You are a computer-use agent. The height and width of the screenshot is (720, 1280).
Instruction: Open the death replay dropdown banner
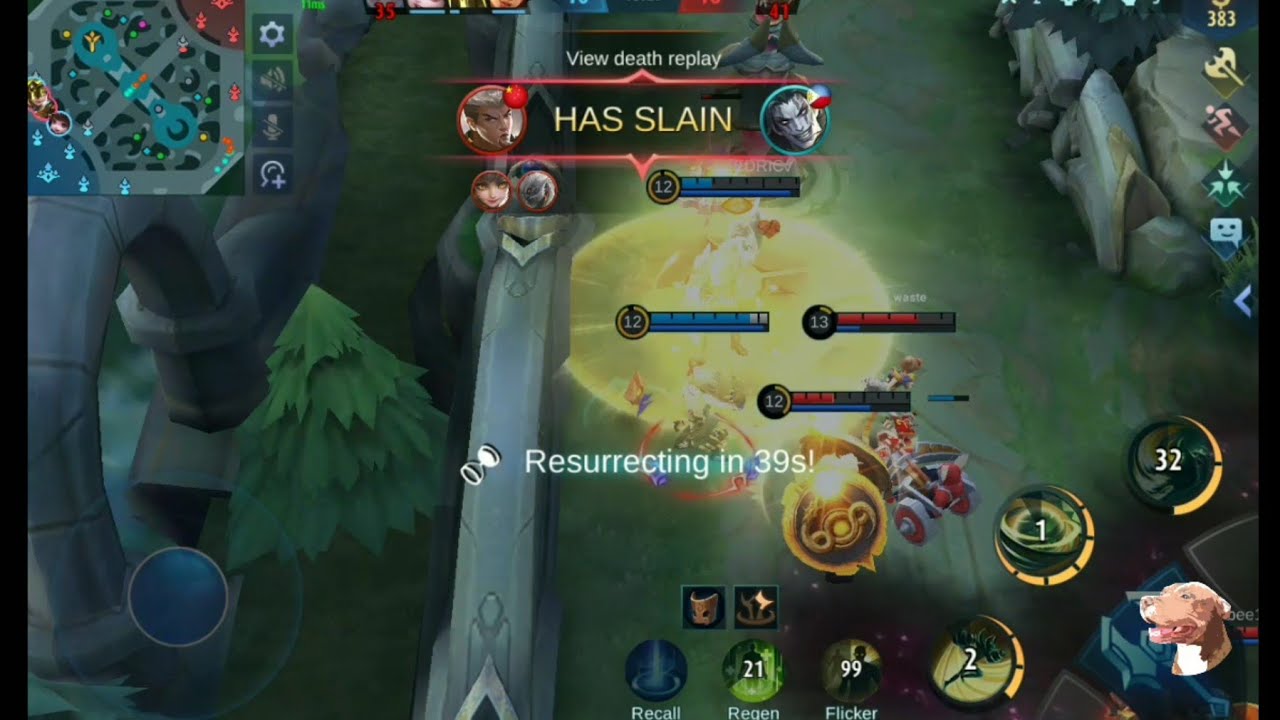tap(642, 59)
